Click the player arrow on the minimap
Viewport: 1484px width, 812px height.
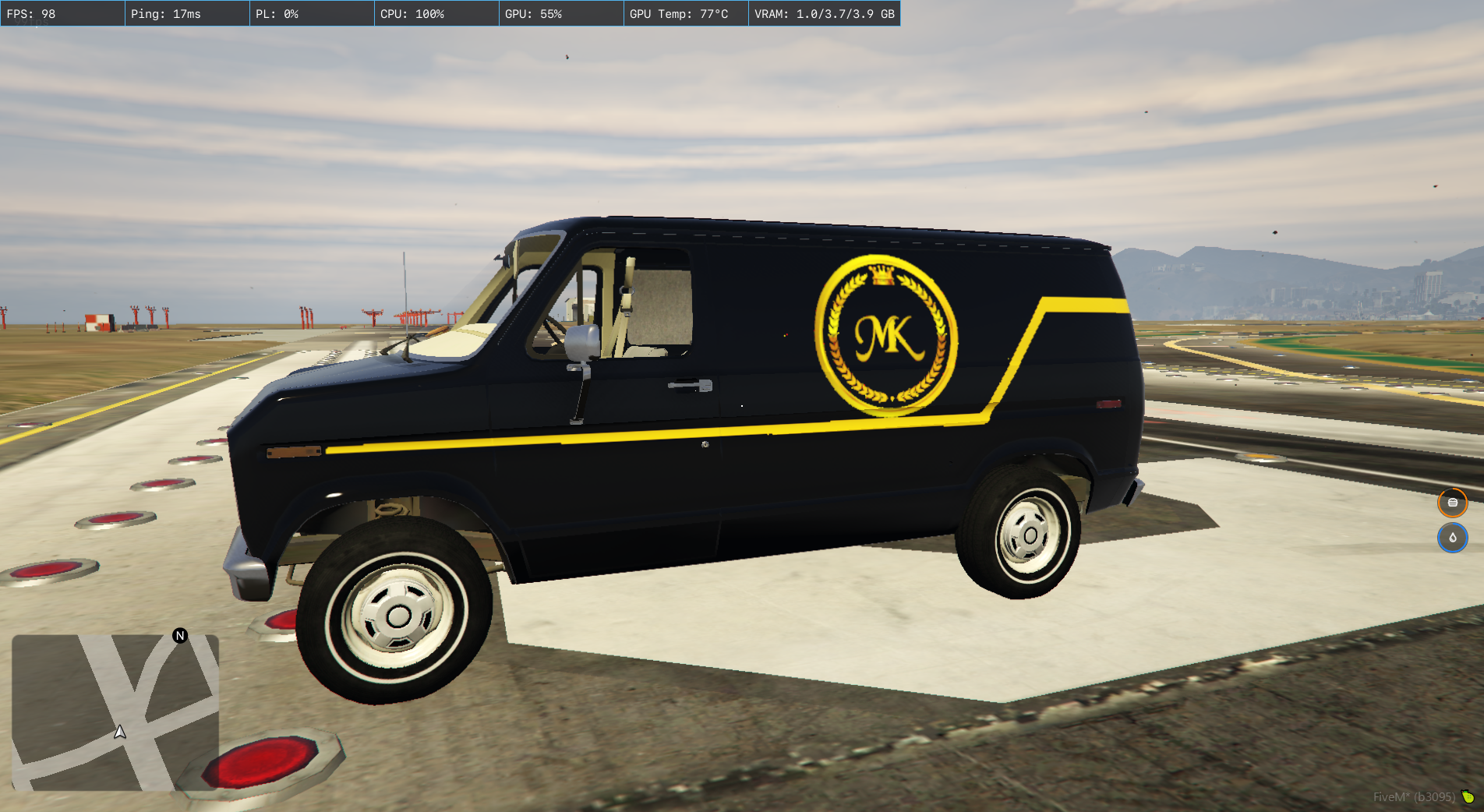tap(120, 732)
